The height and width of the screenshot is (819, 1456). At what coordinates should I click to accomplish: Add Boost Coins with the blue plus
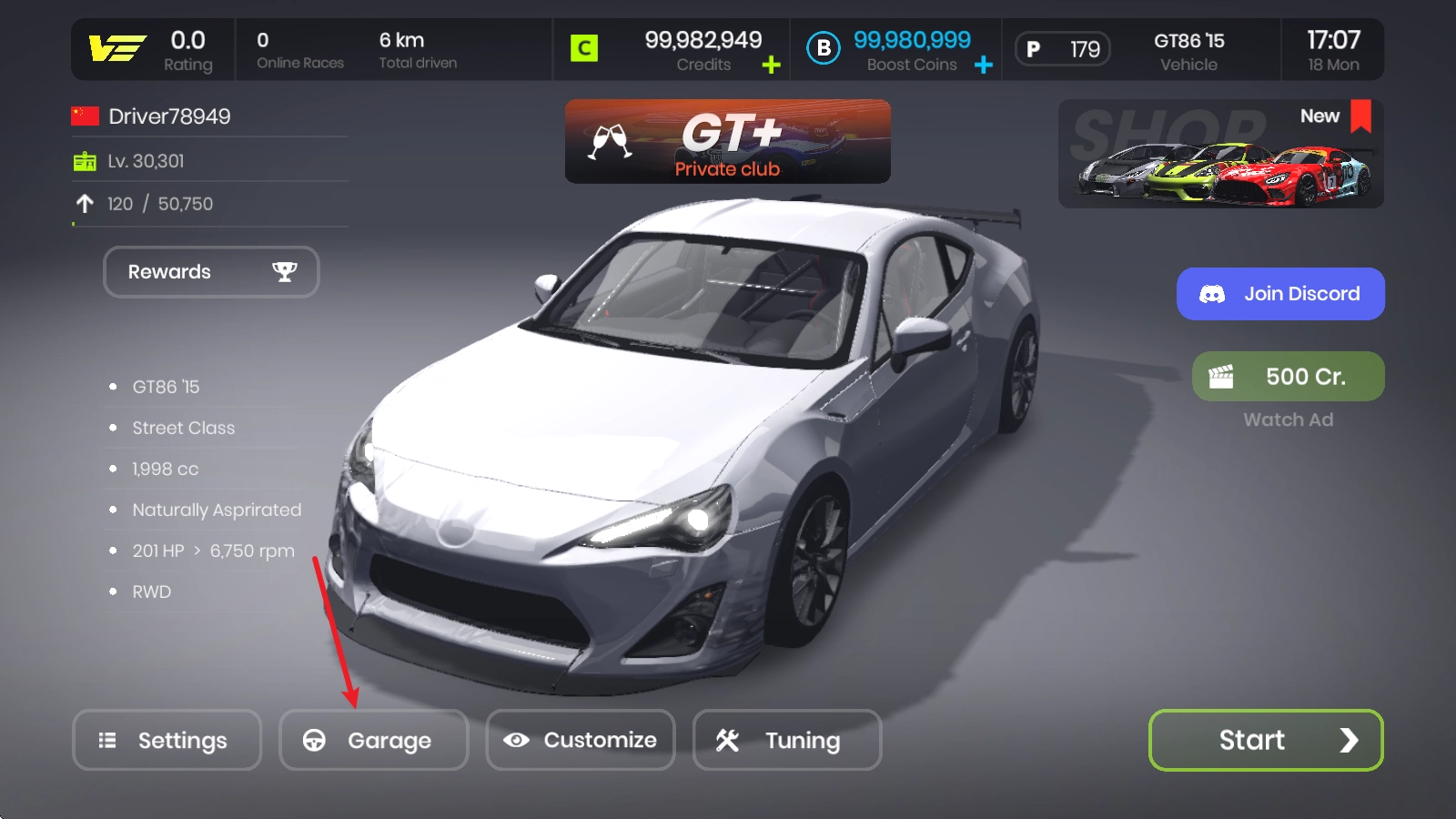(984, 65)
